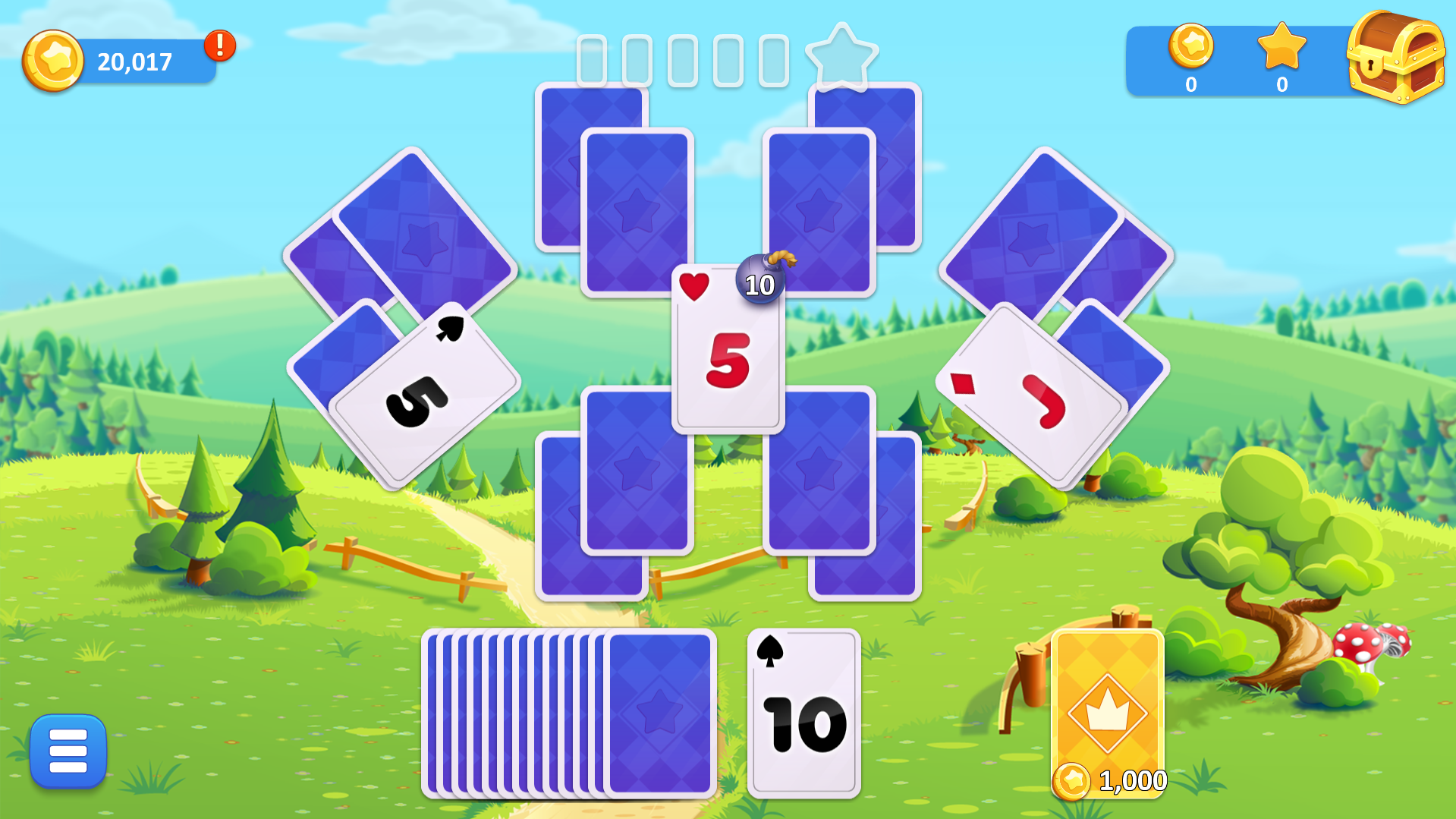Click the 20,017 coin balance bar
Image resolution: width=1456 pixels, height=819 pixels.
[133, 62]
